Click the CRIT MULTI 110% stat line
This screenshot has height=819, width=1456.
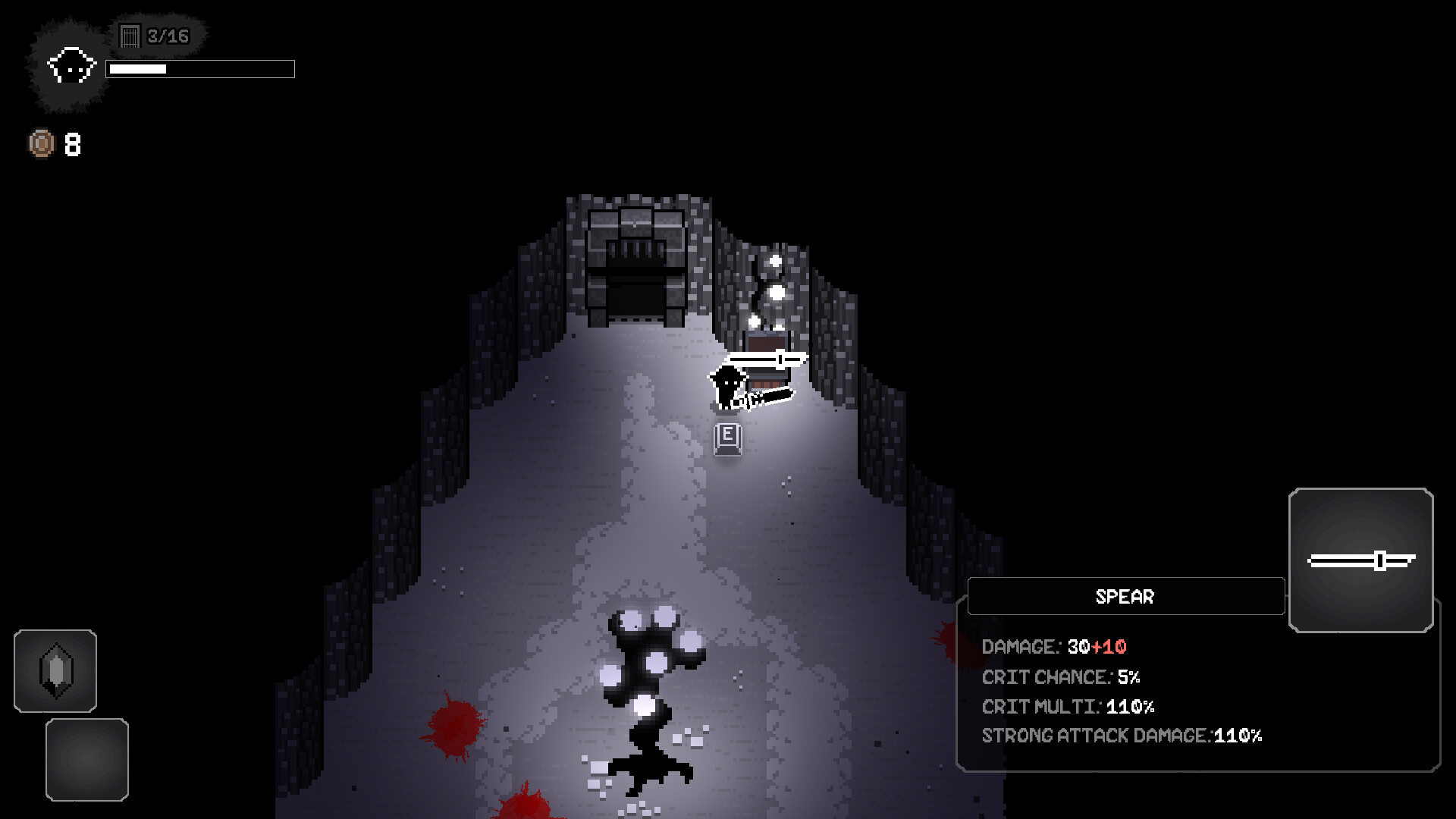click(1067, 706)
